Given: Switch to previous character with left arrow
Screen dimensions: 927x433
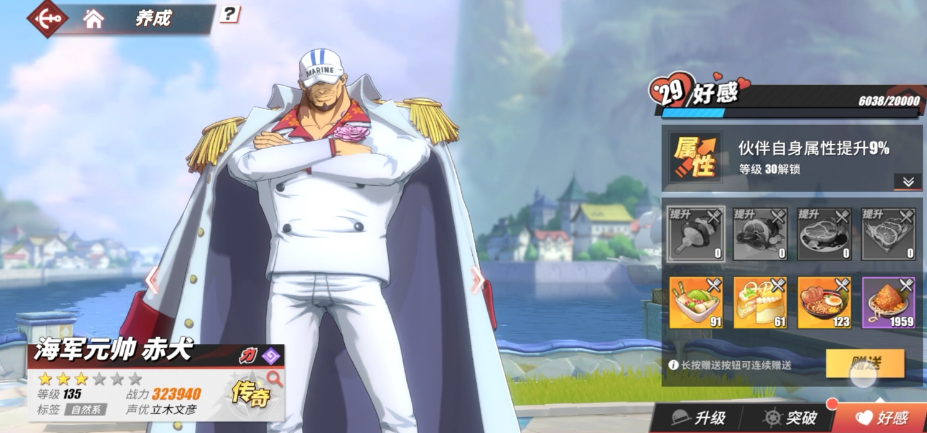Looking at the screenshot, I should (152, 279).
